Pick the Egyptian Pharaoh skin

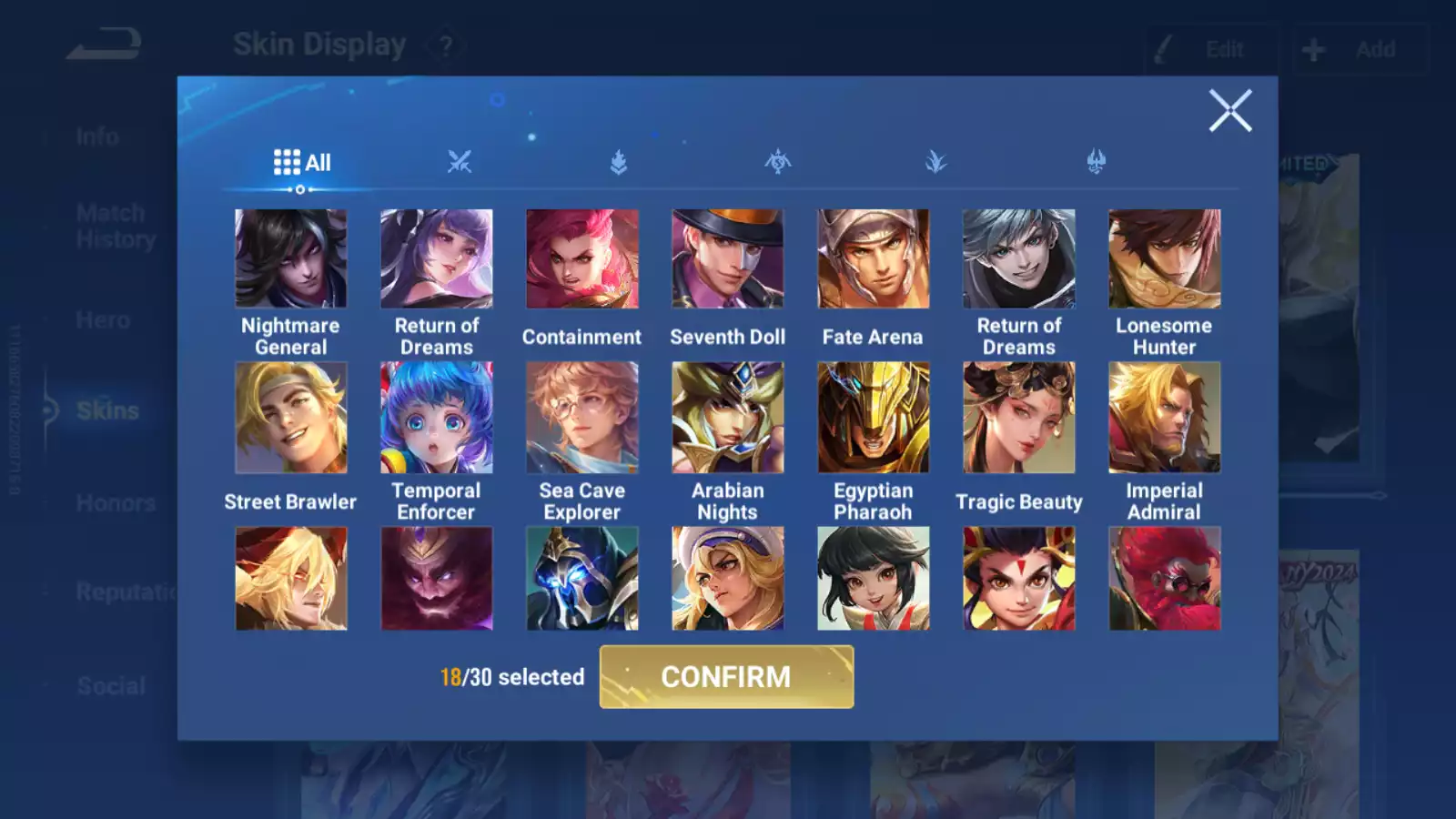coord(874,418)
